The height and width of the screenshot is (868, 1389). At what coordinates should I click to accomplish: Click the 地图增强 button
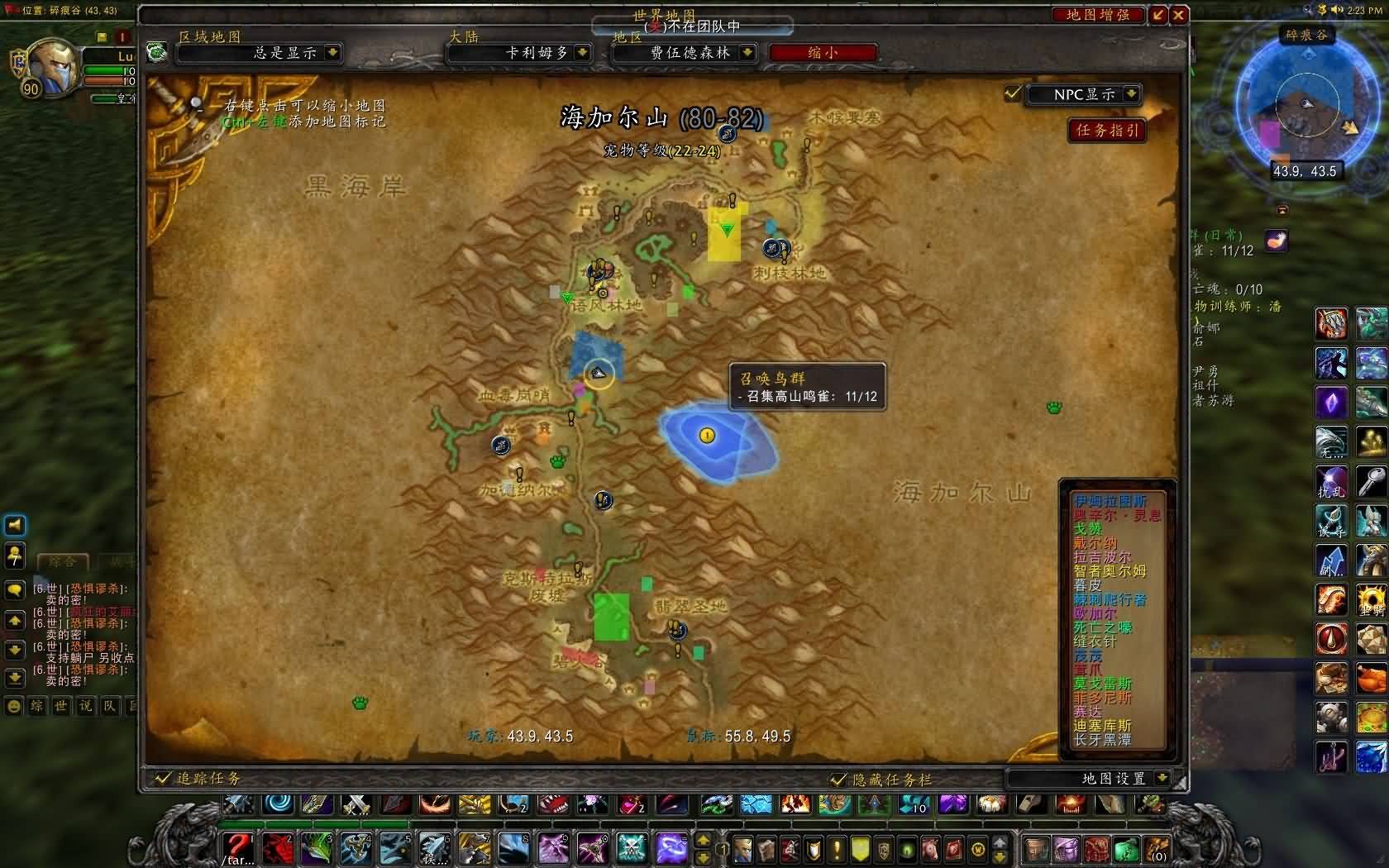tap(1097, 15)
